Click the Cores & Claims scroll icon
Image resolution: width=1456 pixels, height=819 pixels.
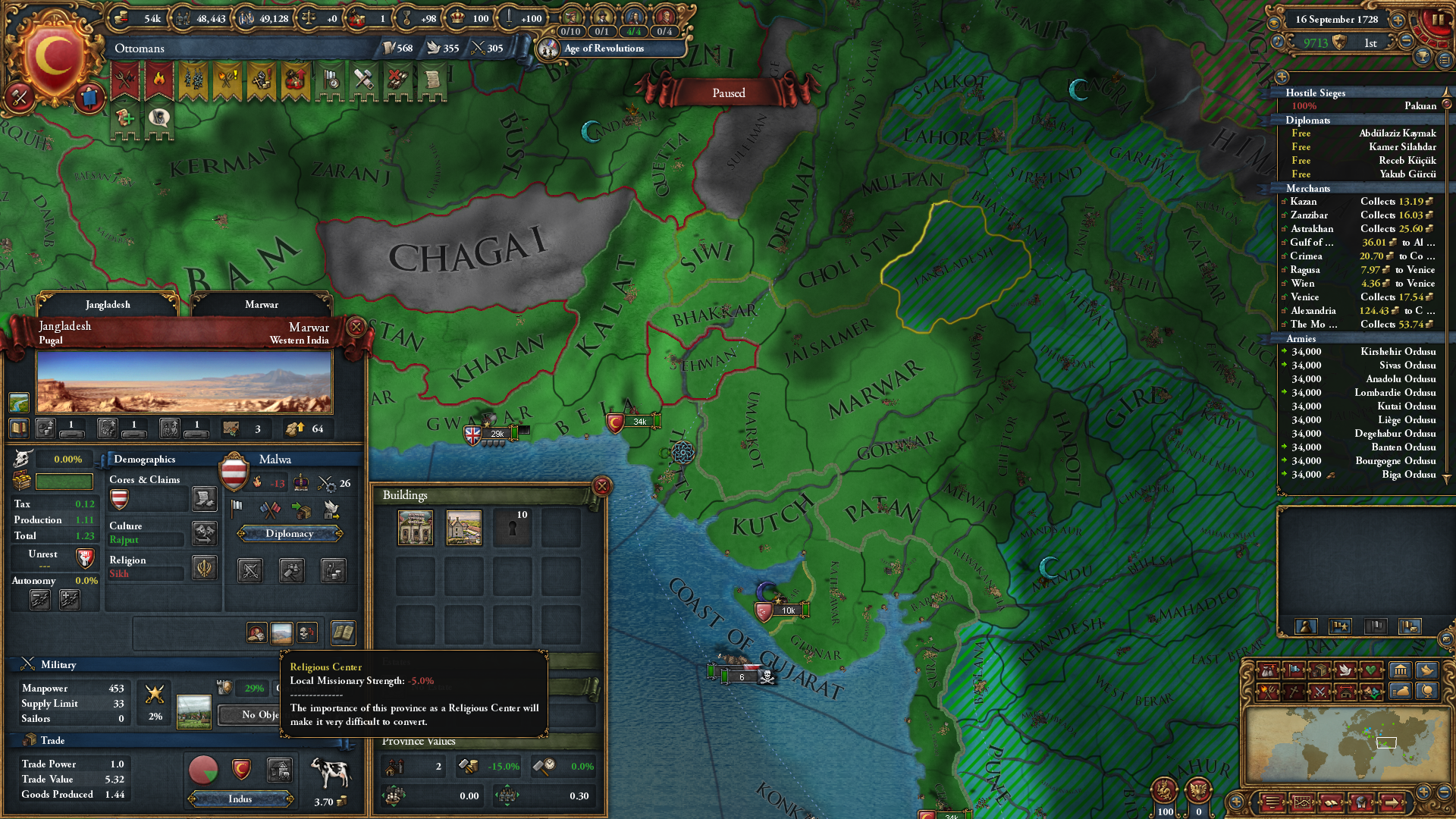tap(204, 499)
